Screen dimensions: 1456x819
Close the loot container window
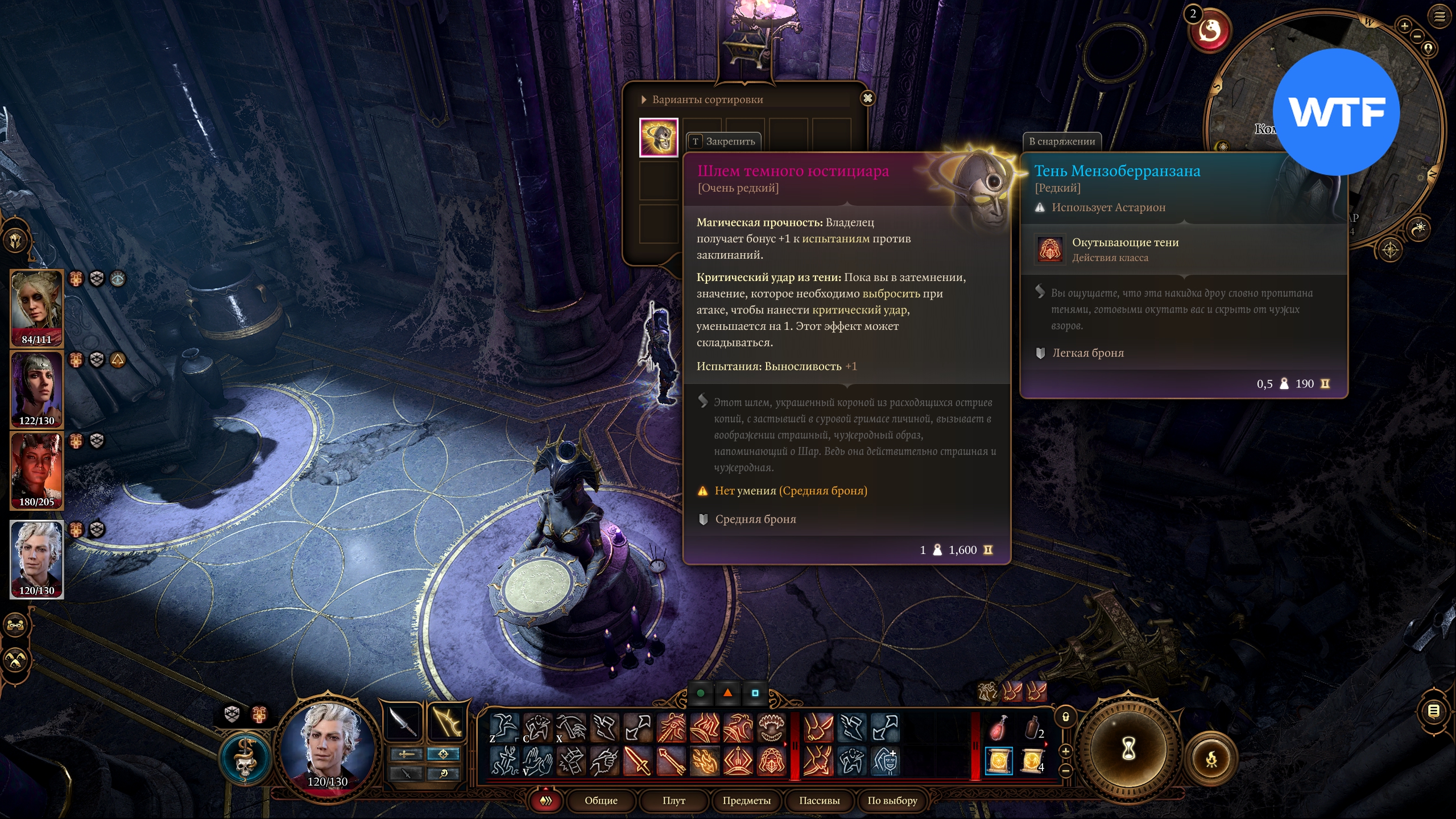click(x=867, y=98)
